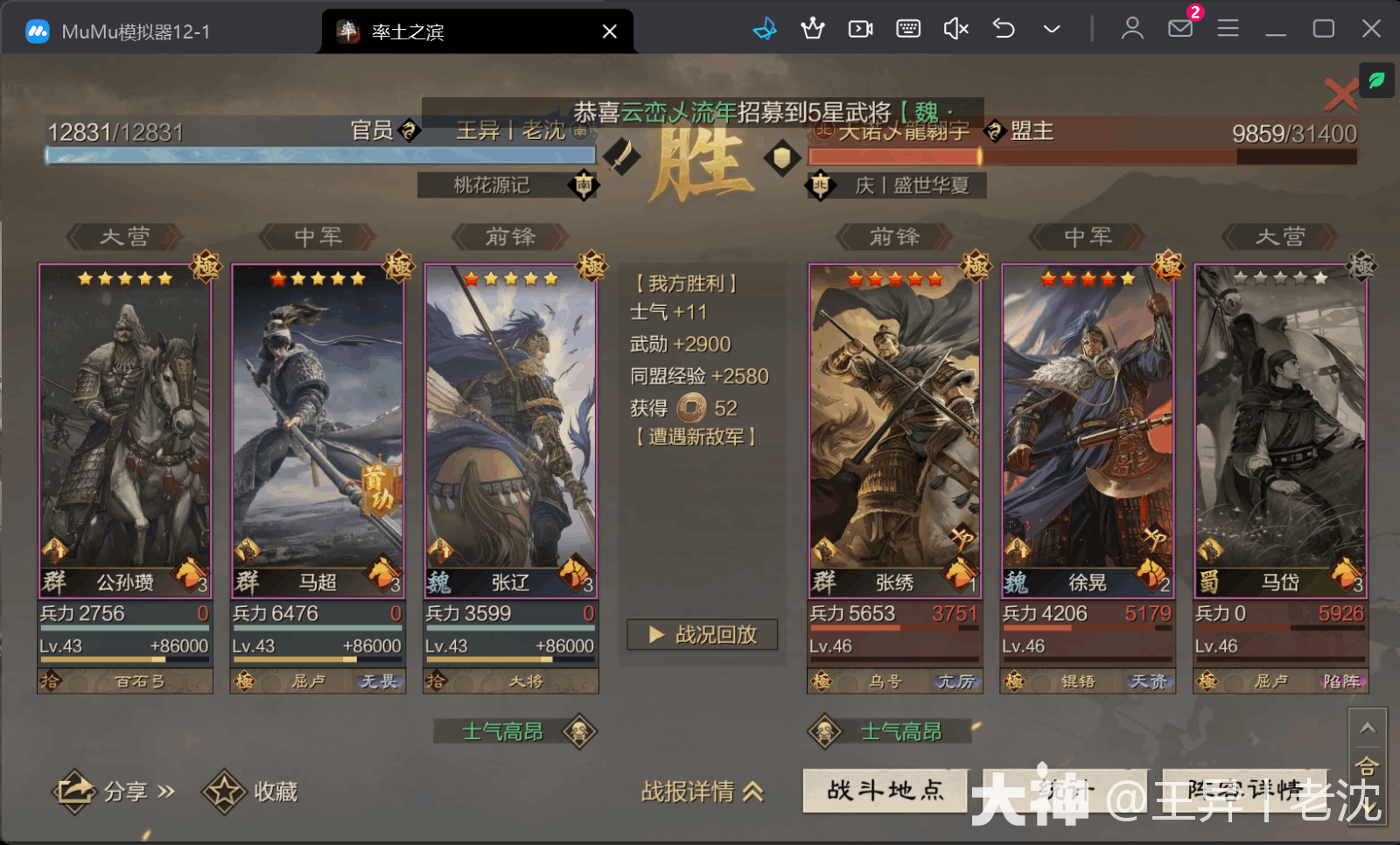The image size is (1400, 845).
Task: Collapse the 战报详情 section chevron
Action: [x=752, y=792]
